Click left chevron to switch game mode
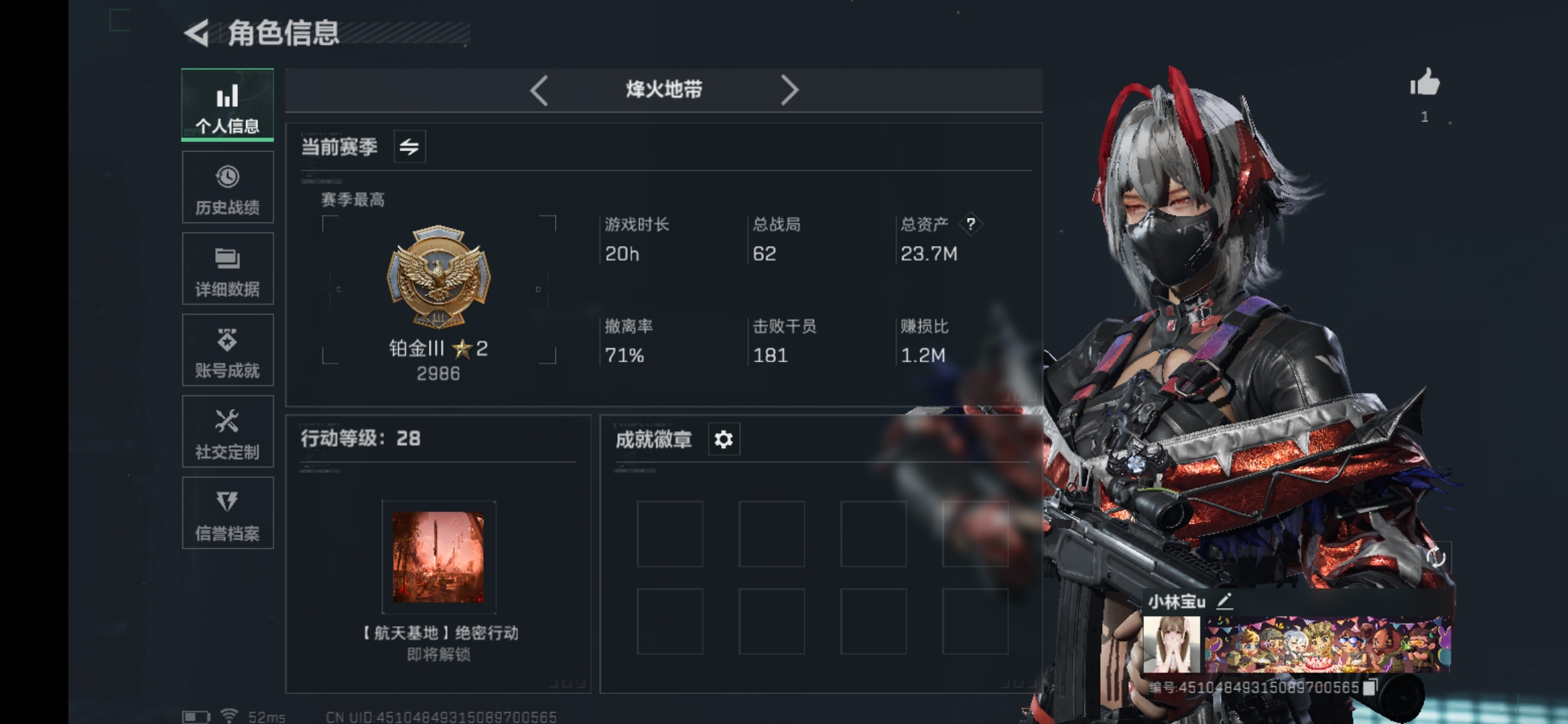Viewport: 1568px width, 724px height. pos(539,89)
